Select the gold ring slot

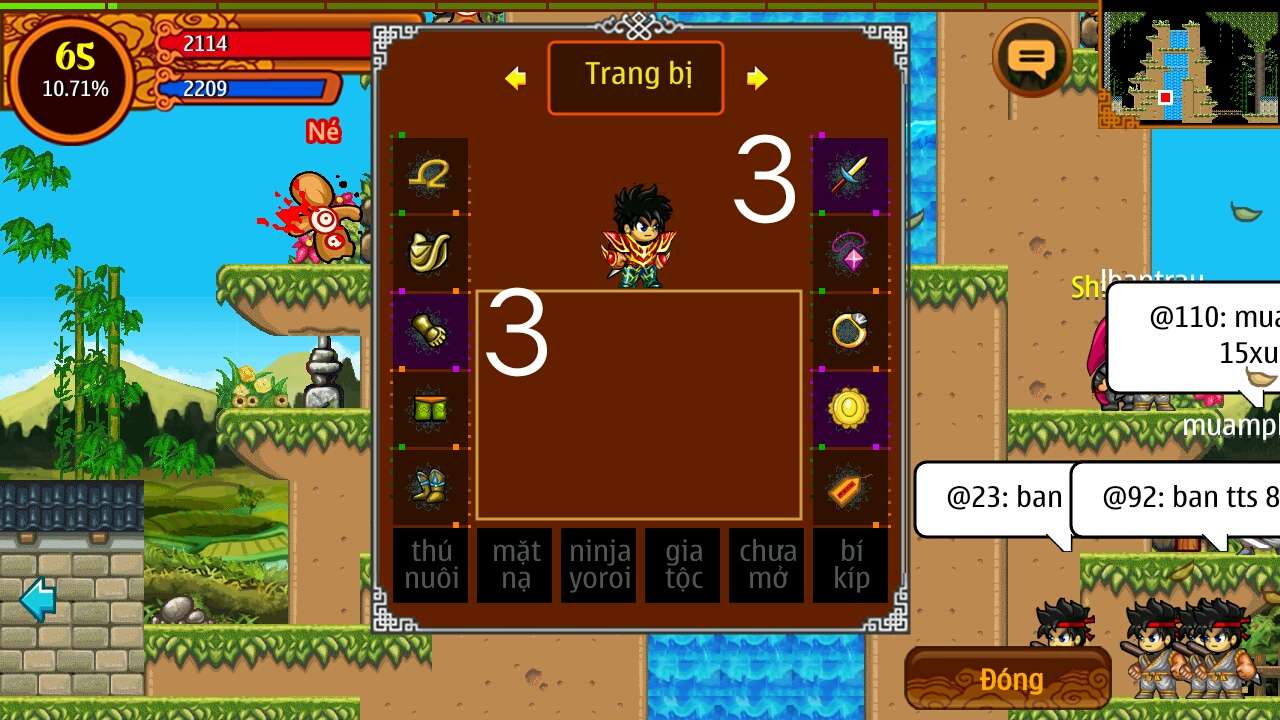pos(850,331)
